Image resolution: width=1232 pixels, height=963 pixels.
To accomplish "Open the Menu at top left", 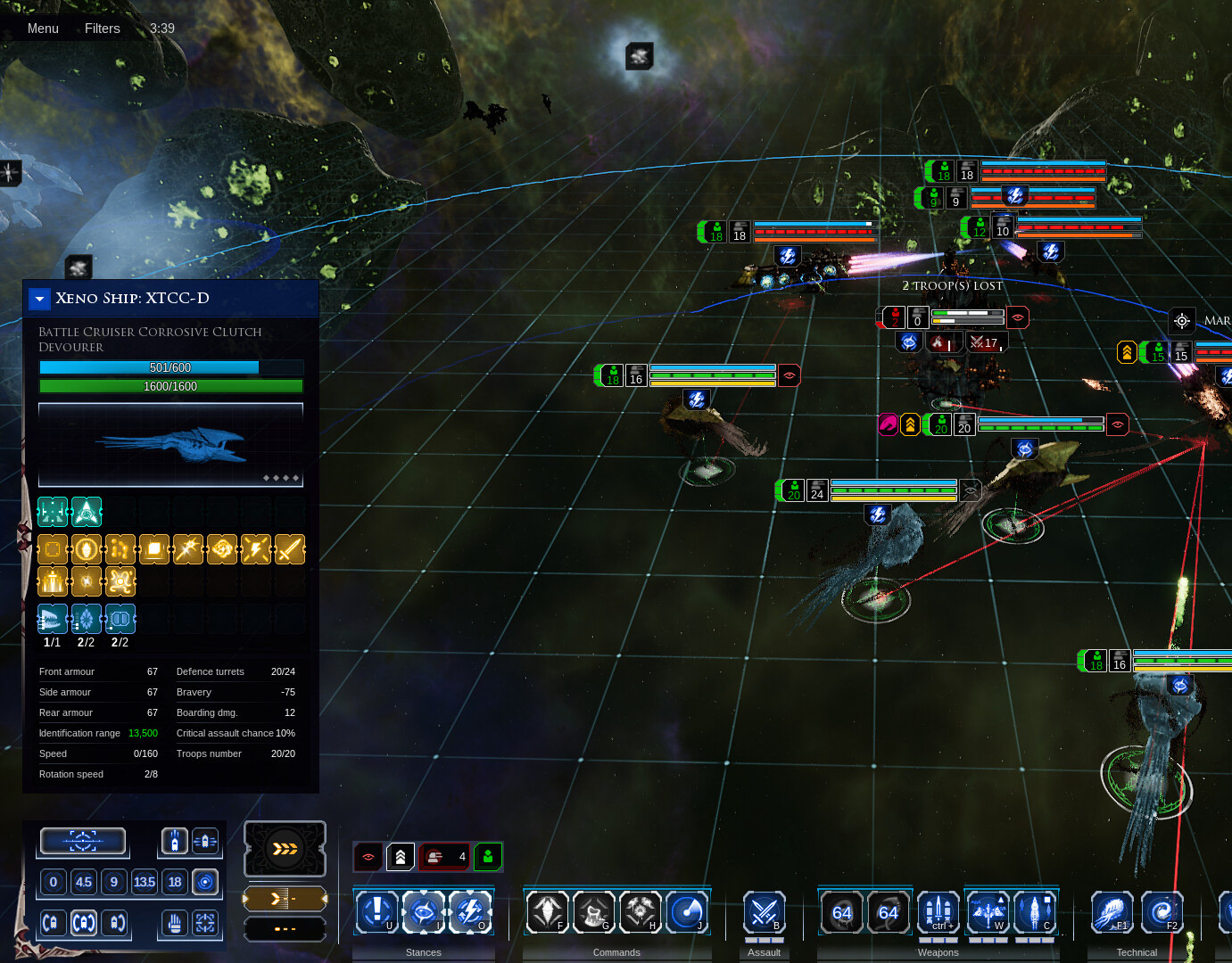I will click(x=43, y=29).
